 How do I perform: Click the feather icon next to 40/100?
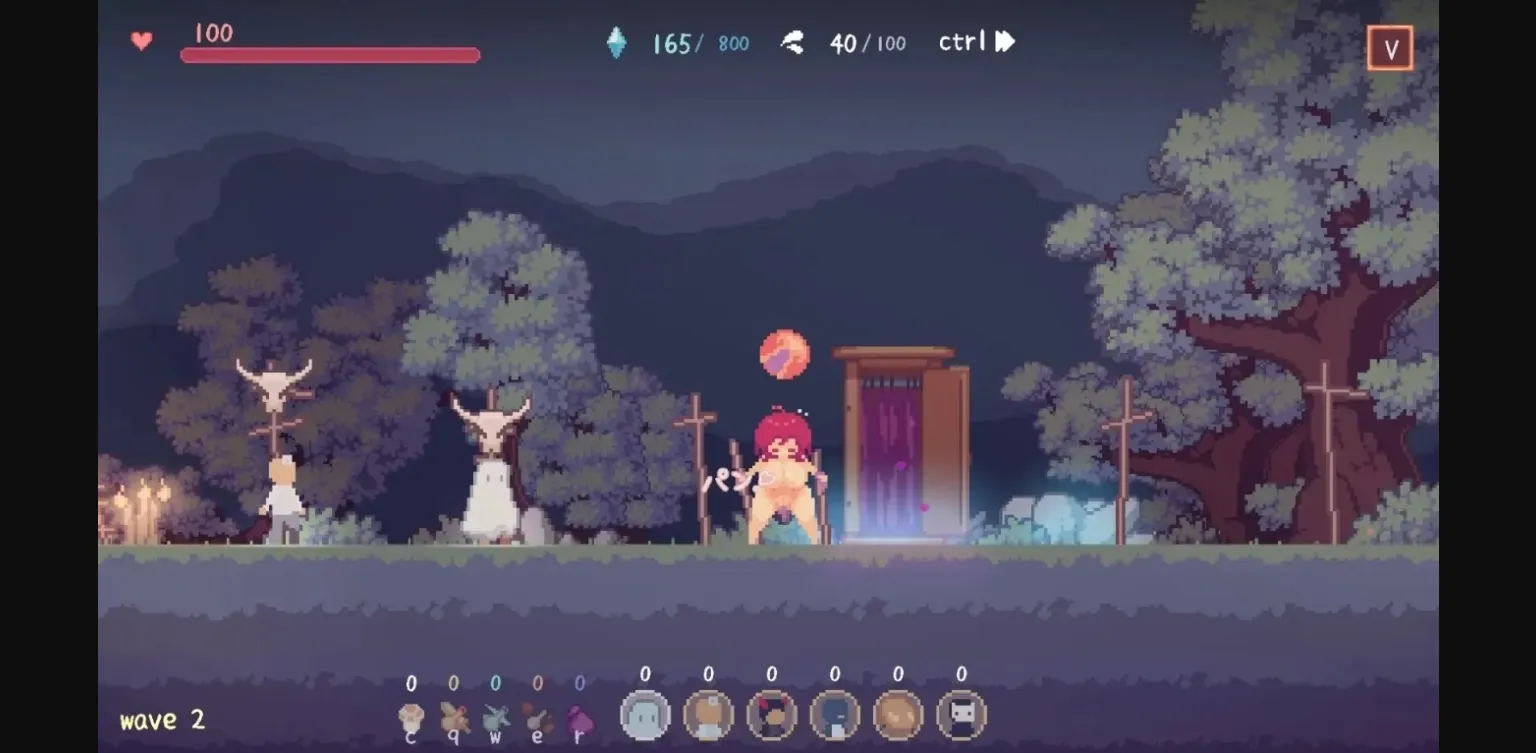pyautogui.click(x=793, y=42)
